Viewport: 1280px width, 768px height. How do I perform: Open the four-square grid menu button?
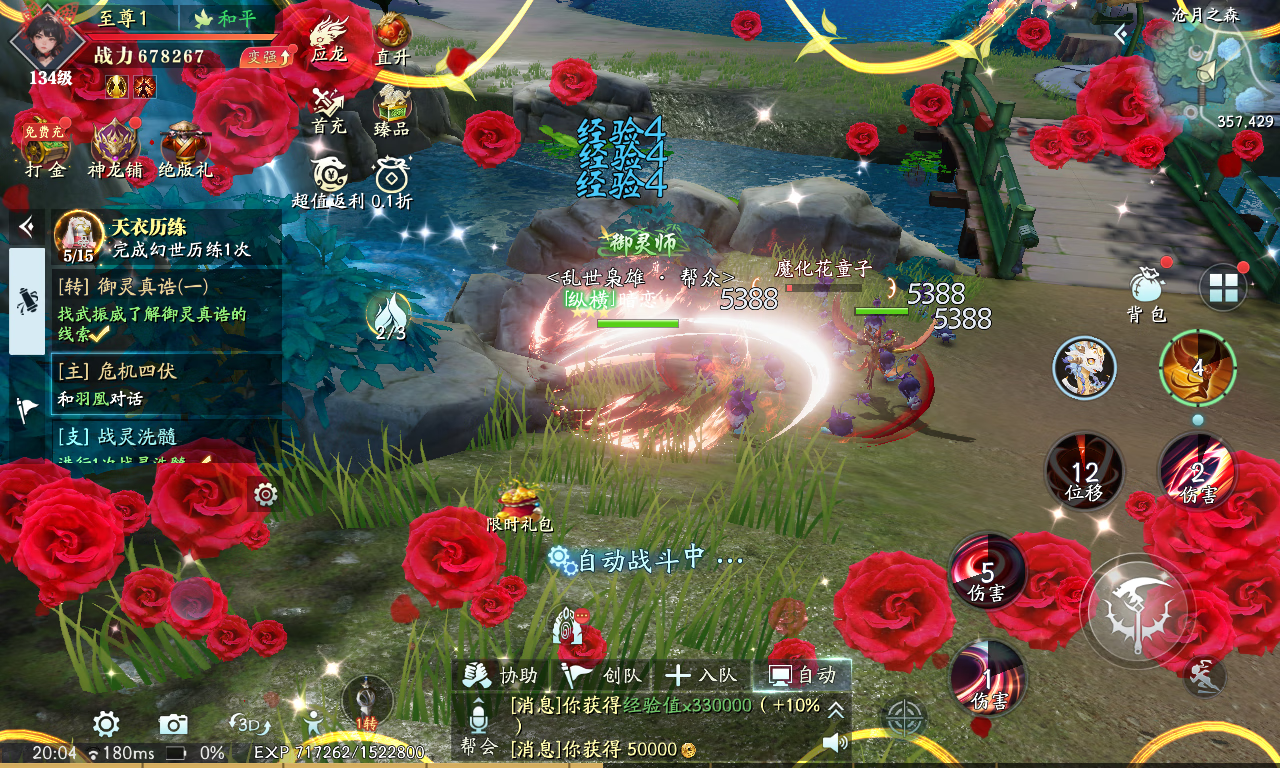pyautogui.click(x=1223, y=288)
